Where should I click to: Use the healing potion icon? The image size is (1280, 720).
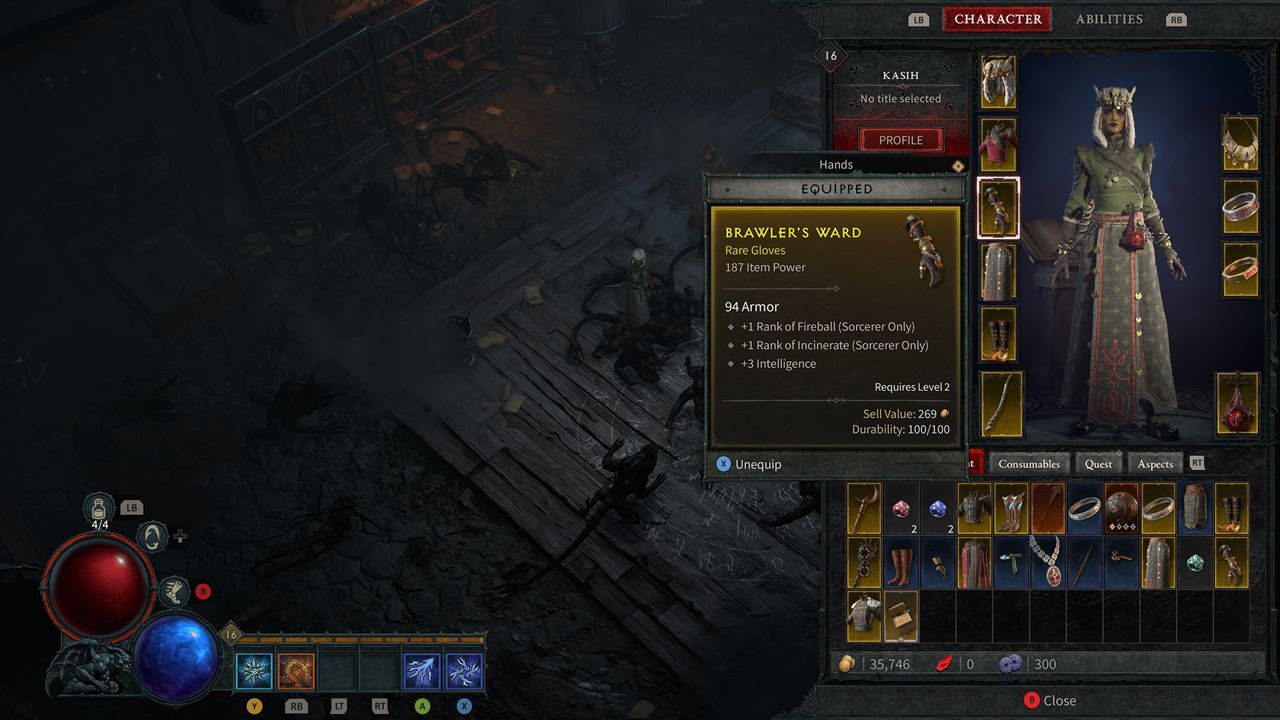99,508
